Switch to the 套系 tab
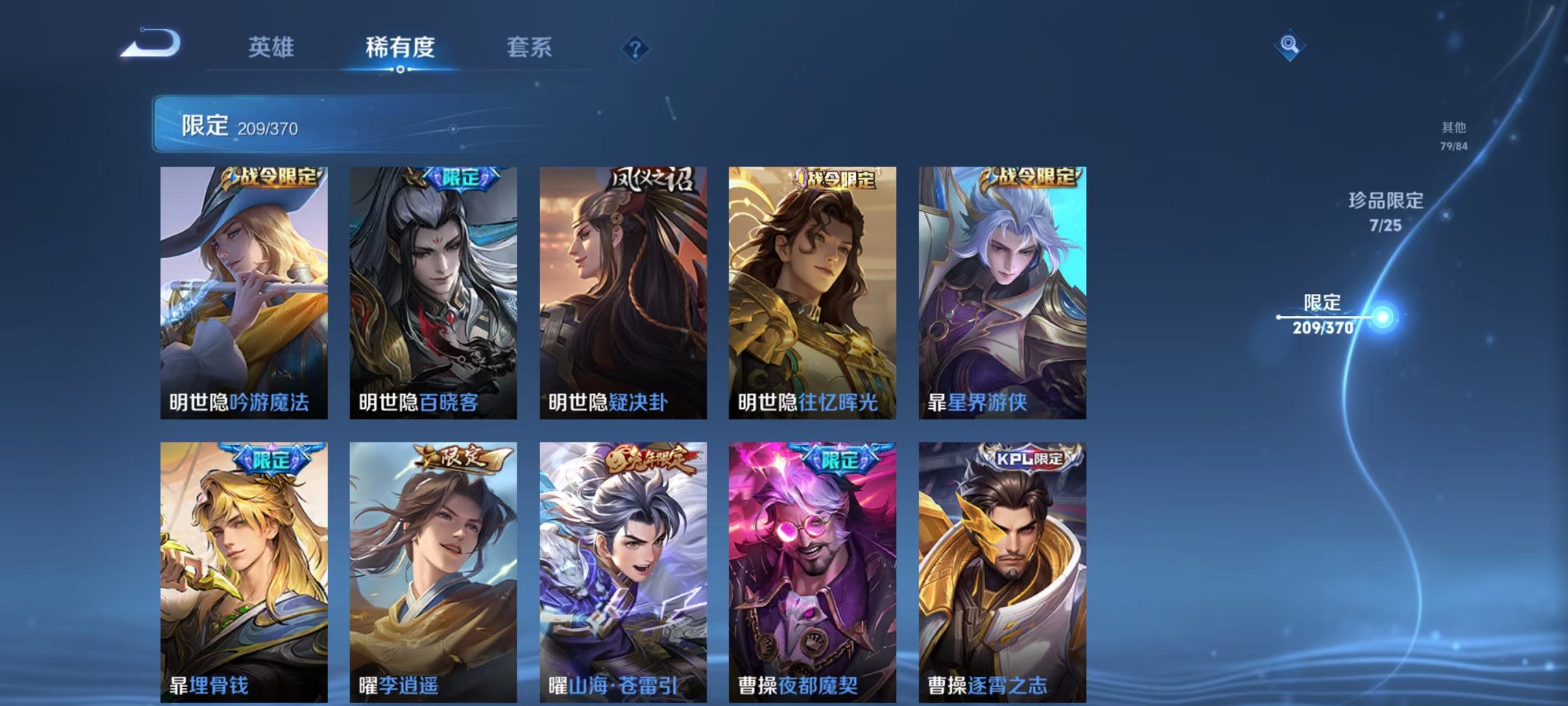Image resolution: width=1568 pixels, height=706 pixels. [529, 48]
